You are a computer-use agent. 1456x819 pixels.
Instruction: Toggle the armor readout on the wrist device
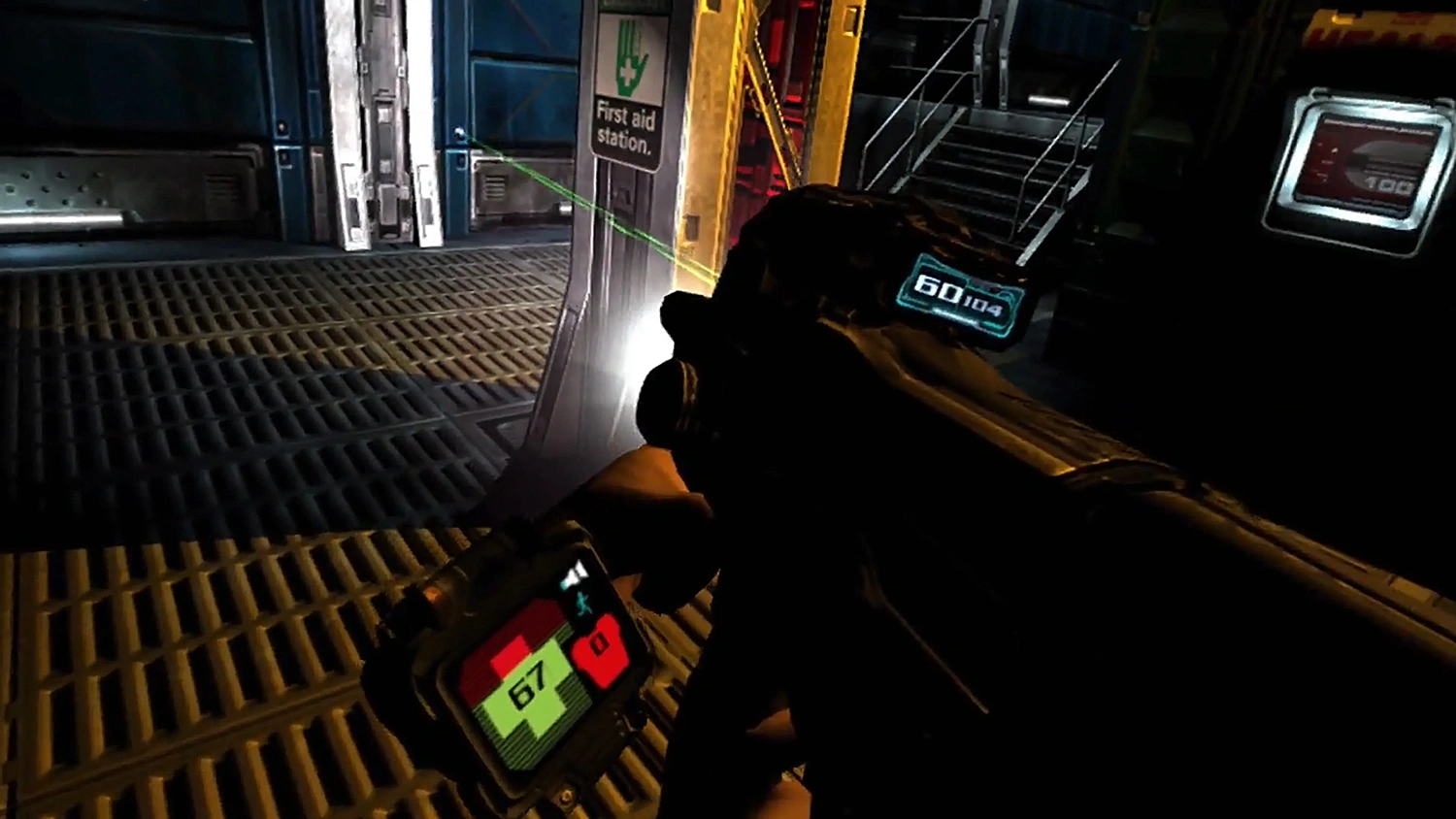point(600,648)
